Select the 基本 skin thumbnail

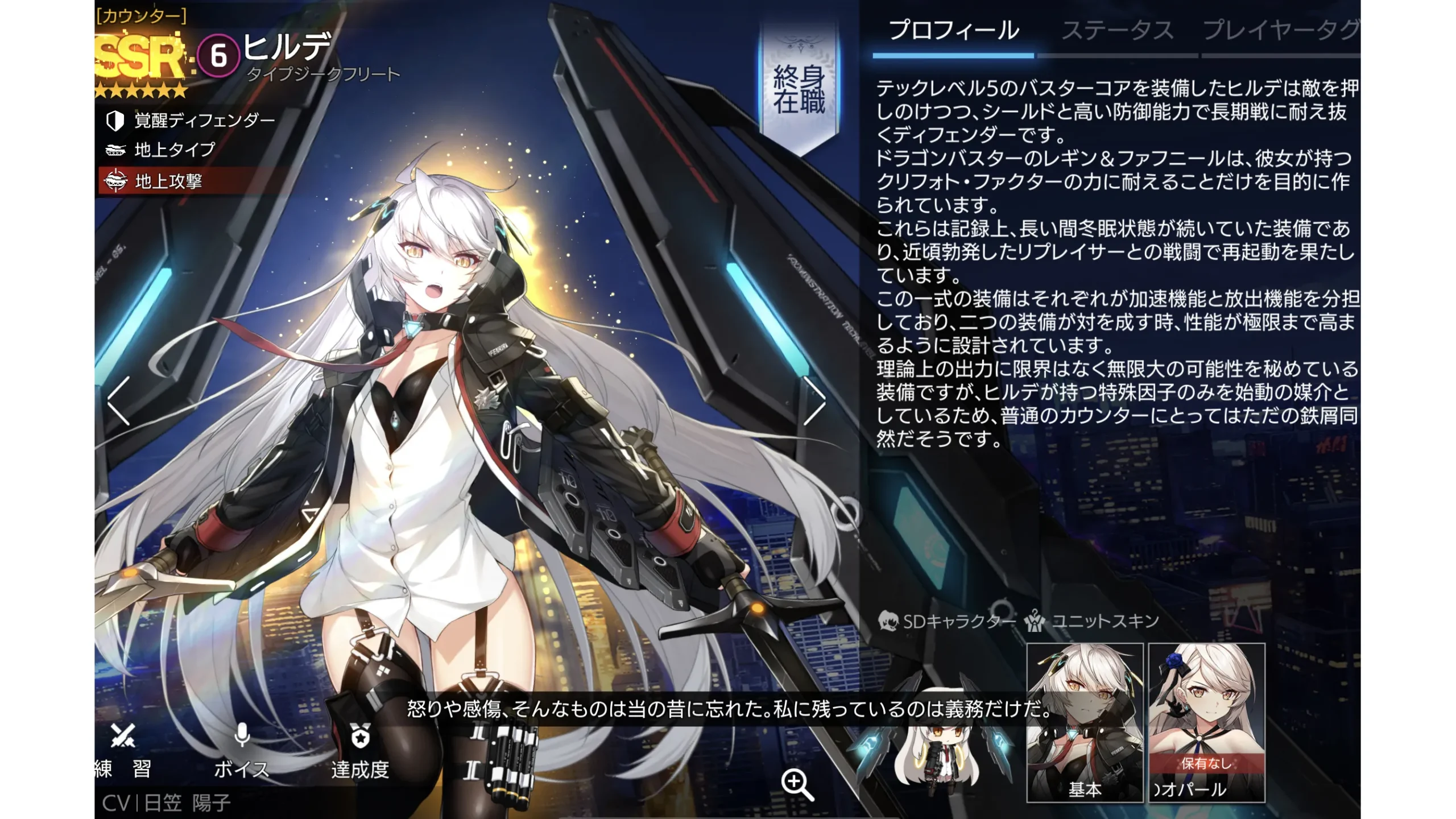pyautogui.click(x=1085, y=722)
